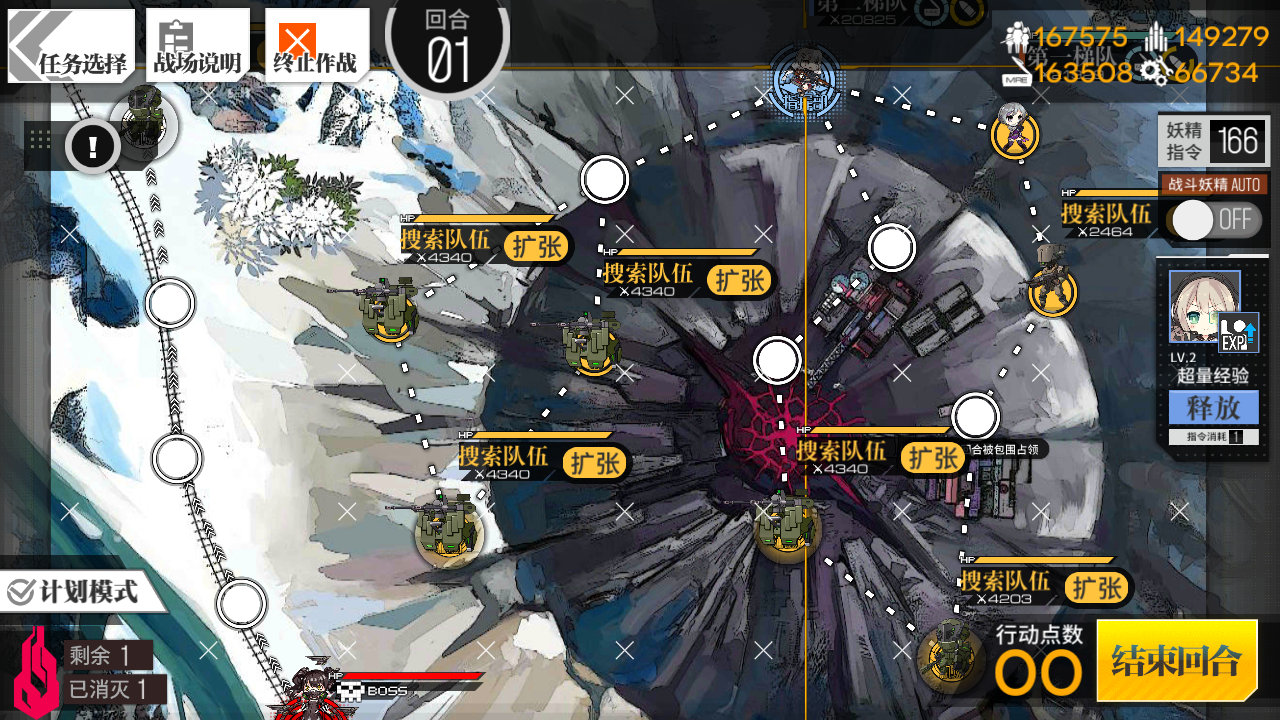Image resolution: width=1280 pixels, height=720 pixels.
Task: End the turn with 结束回合
Action: pos(1176,660)
